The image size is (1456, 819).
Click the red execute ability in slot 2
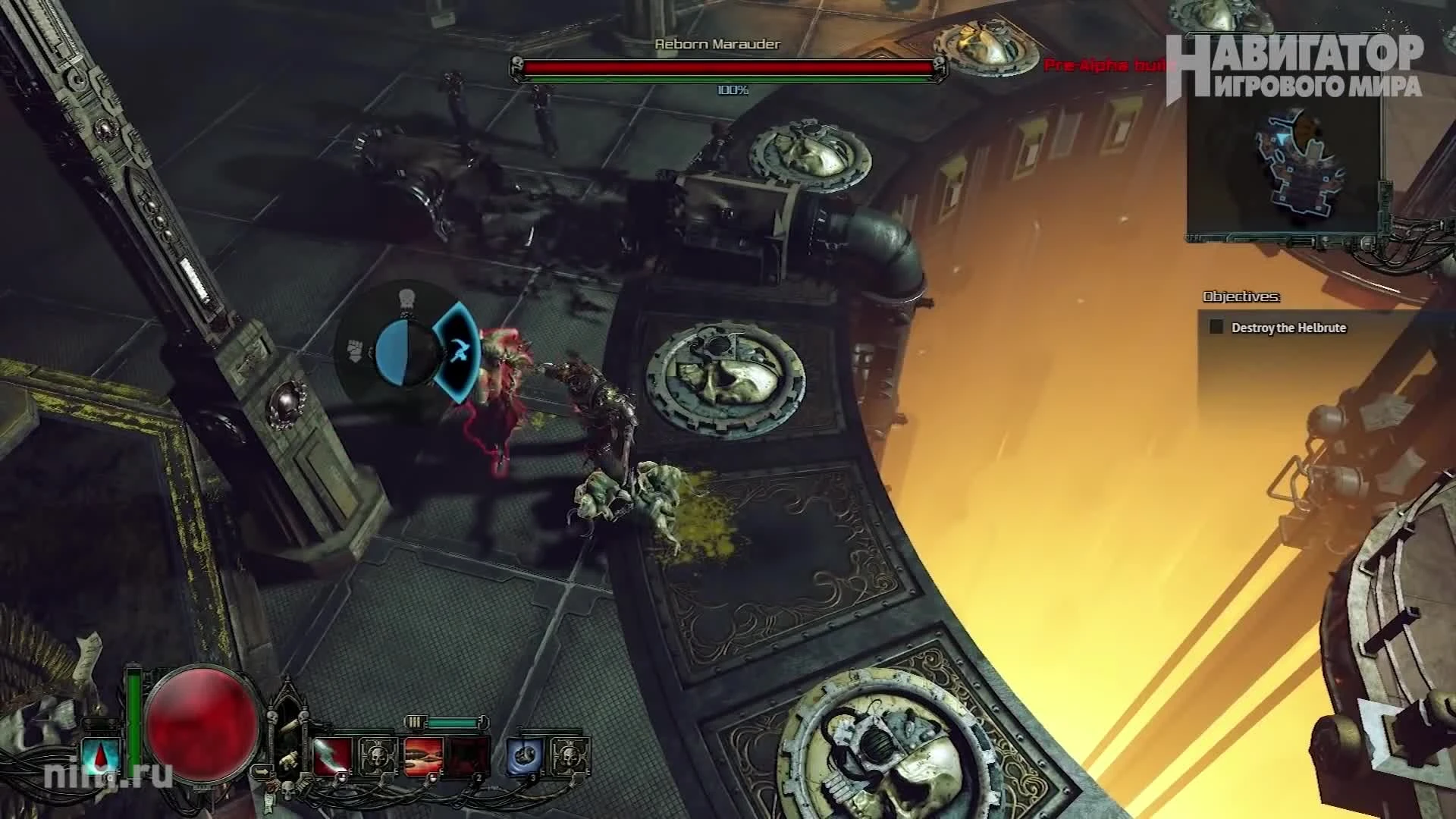click(423, 755)
